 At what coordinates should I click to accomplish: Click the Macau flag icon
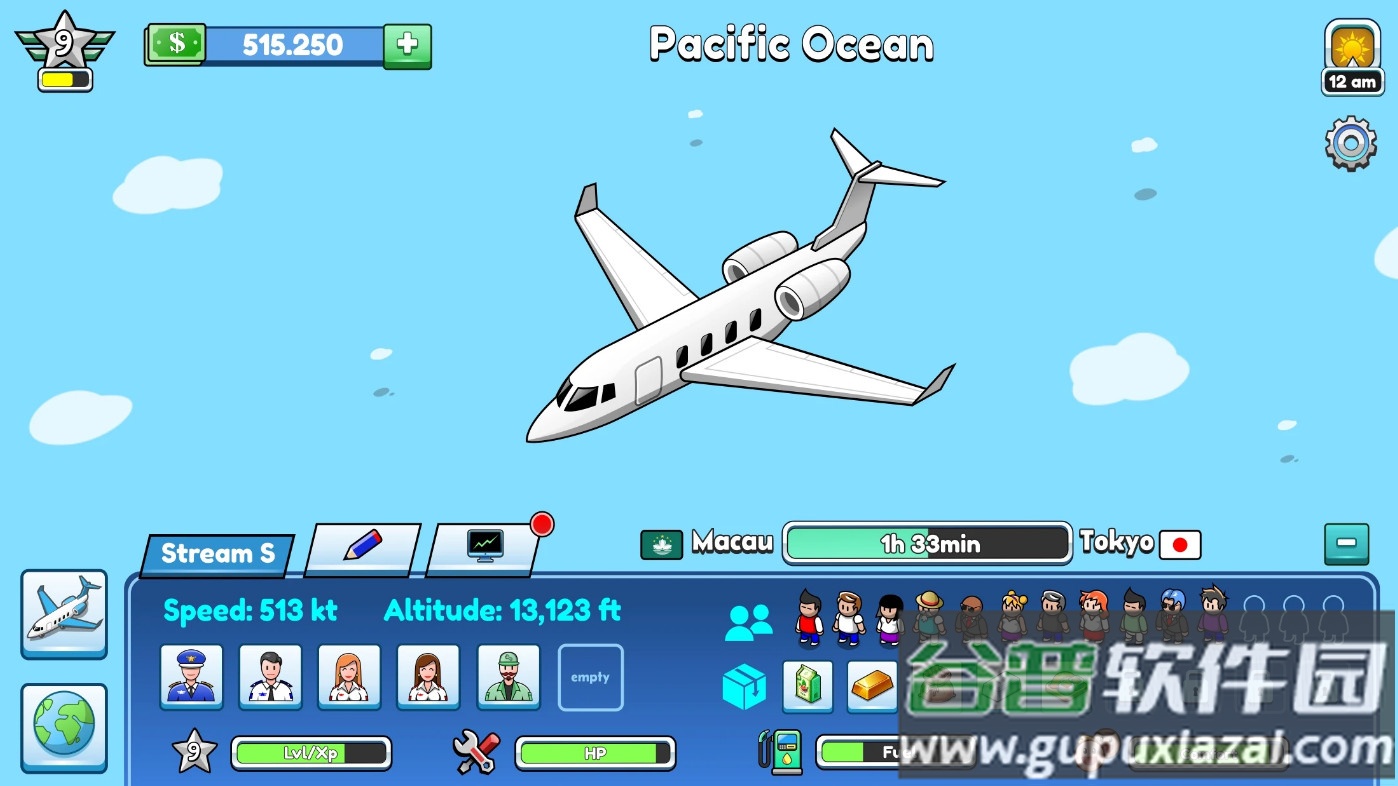tap(660, 544)
